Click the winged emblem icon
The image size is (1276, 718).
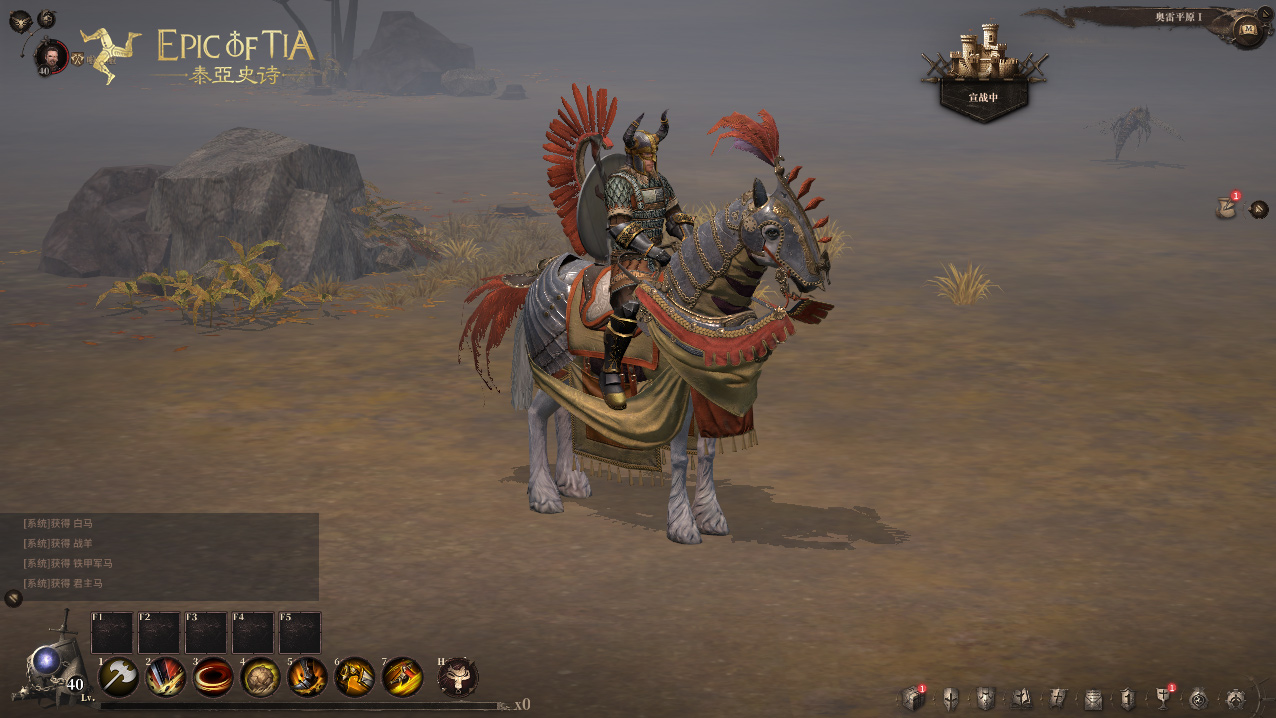(20, 19)
